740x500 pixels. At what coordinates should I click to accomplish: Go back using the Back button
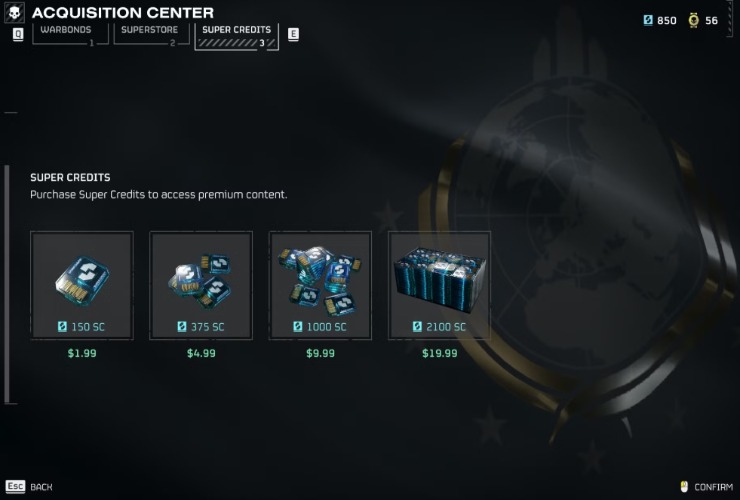click(x=30, y=487)
